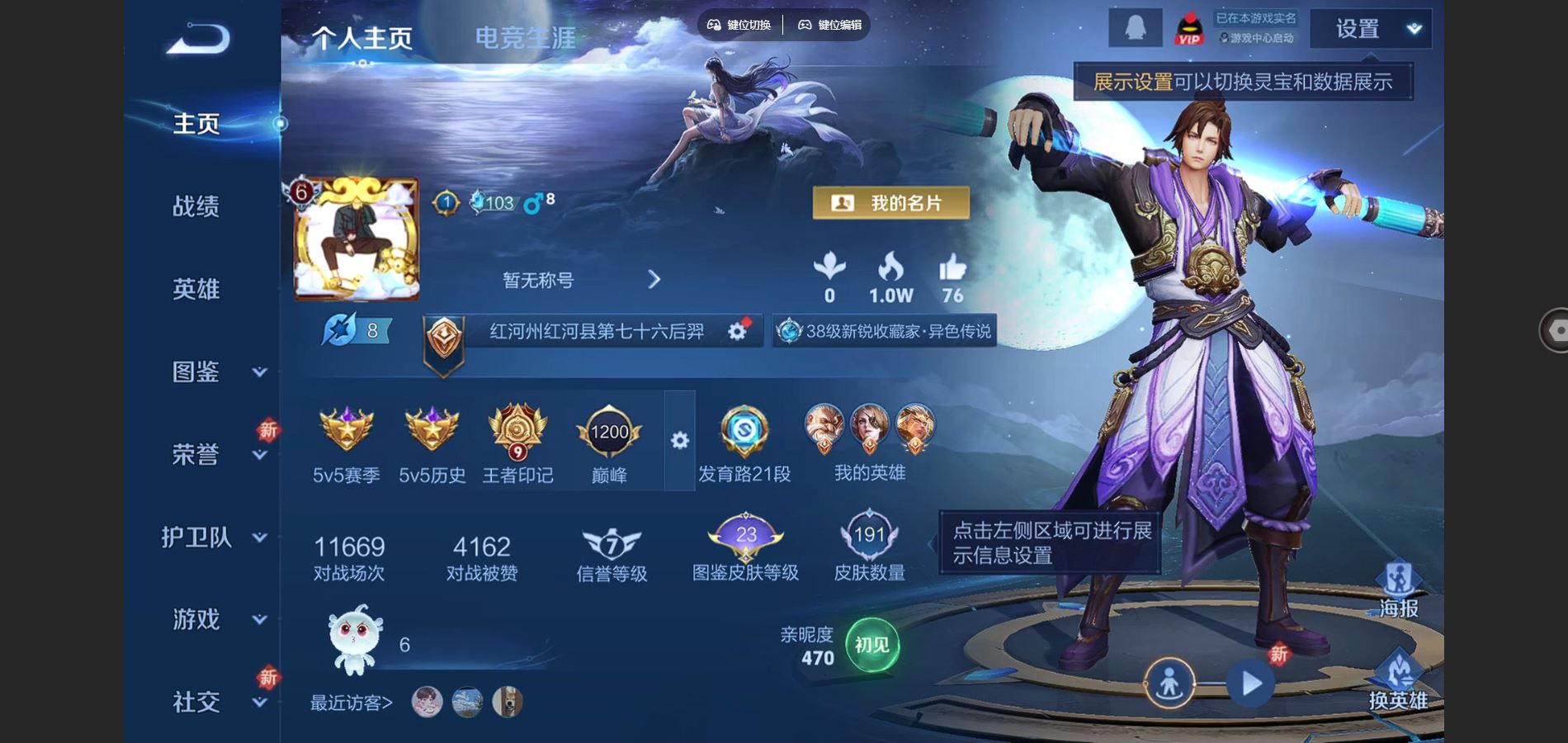Open the 设置 dropdown
This screenshot has width=1568, height=743.
[1371, 30]
